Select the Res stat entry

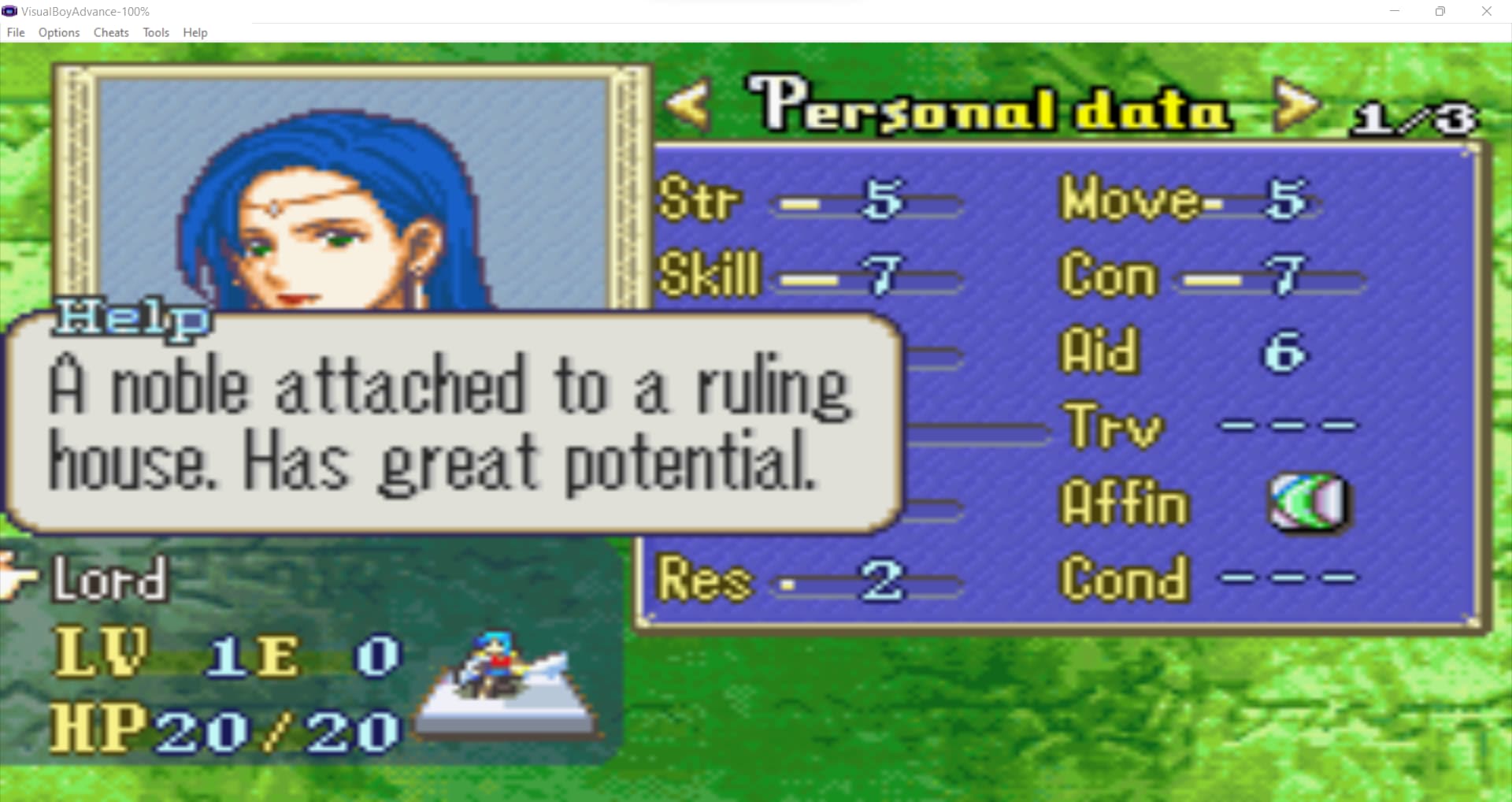pyautogui.click(x=705, y=579)
